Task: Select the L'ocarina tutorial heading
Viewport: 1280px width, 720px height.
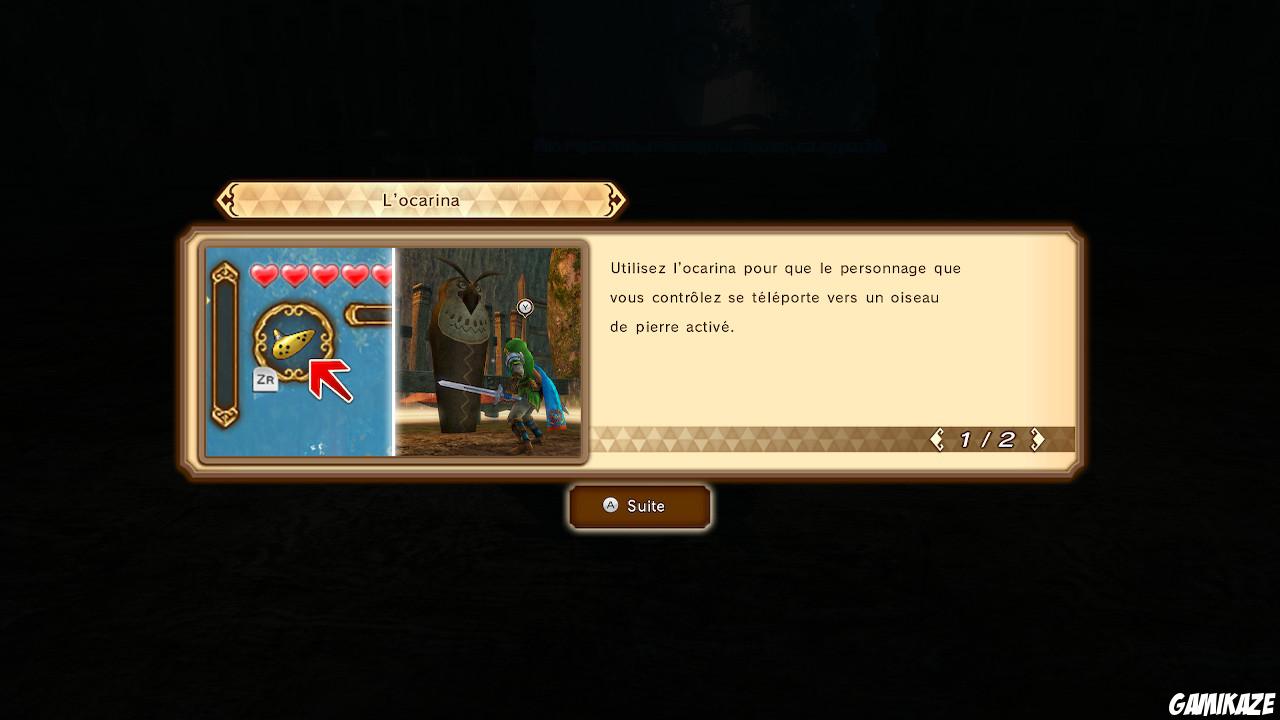Action: (x=420, y=200)
